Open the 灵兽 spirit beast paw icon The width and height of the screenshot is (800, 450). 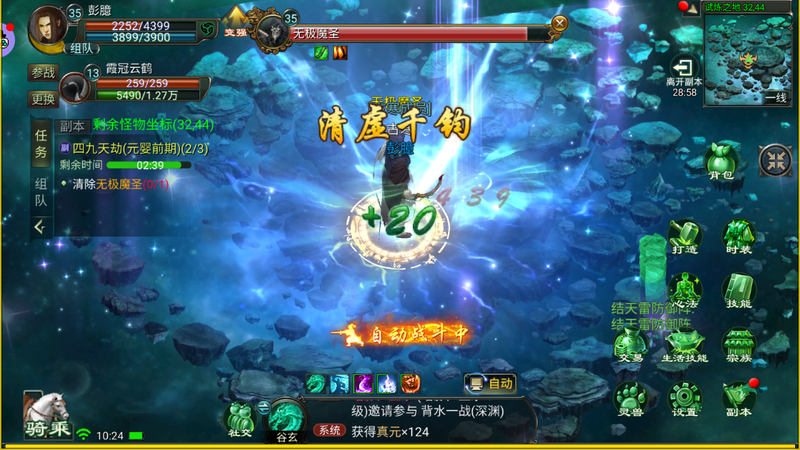click(629, 397)
